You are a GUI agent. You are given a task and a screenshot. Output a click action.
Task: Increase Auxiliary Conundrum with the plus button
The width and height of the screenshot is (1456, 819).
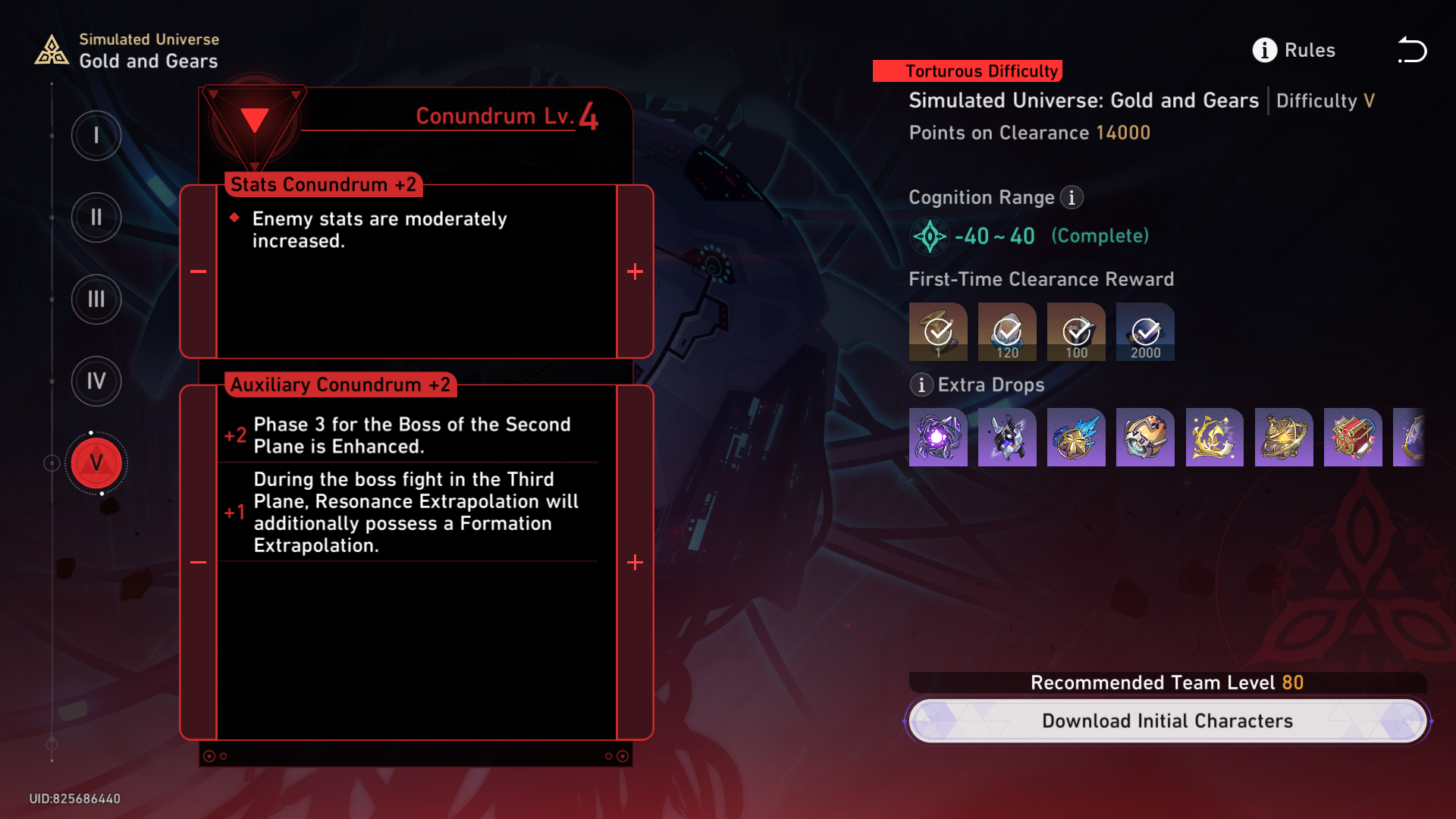(635, 562)
